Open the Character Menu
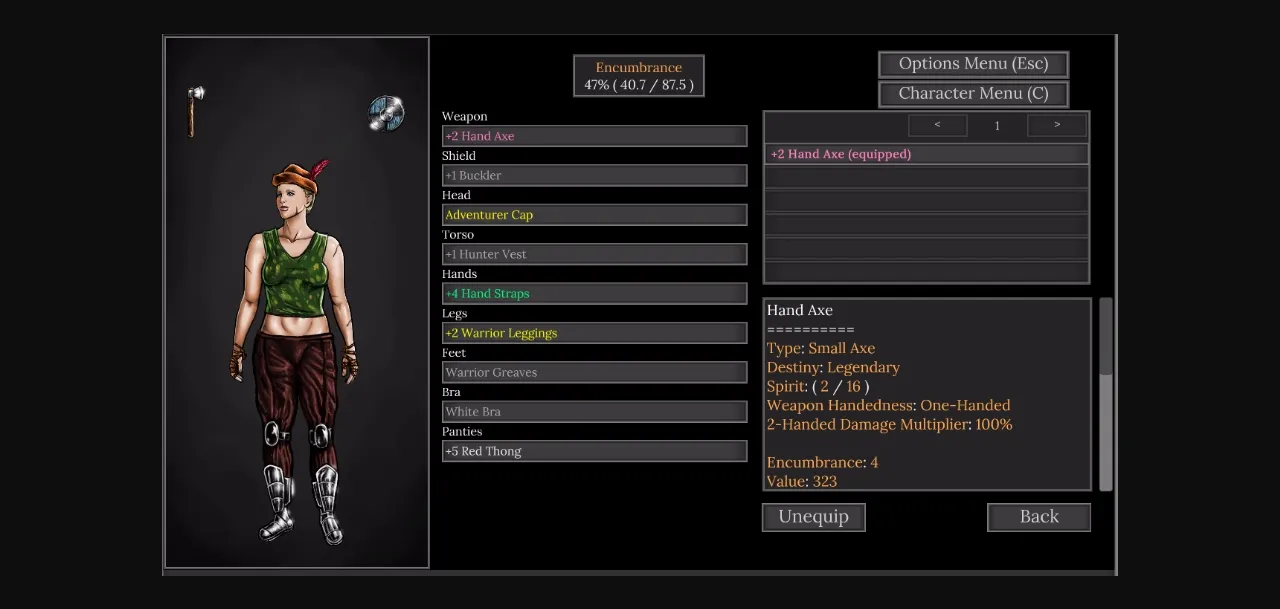 (x=973, y=94)
